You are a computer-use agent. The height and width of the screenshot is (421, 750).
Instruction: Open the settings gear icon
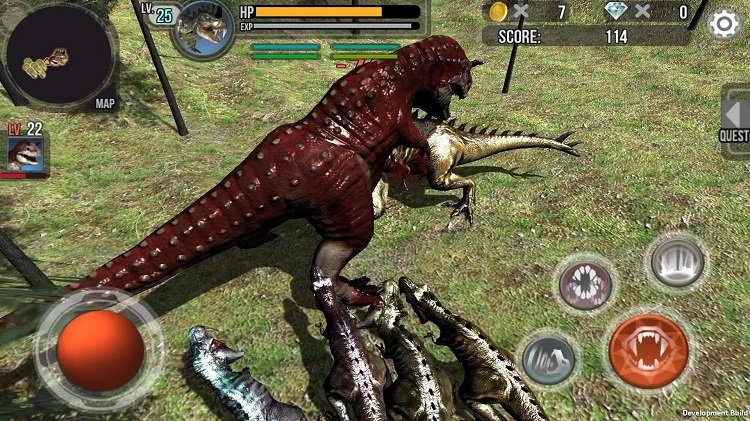pyautogui.click(x=724, y=23)
